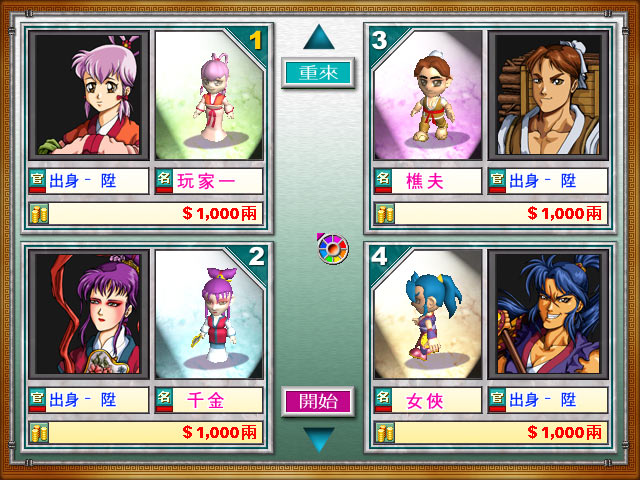640x480 pixels.
Task: Start the game with 開始 button
Action: [318, 401]
